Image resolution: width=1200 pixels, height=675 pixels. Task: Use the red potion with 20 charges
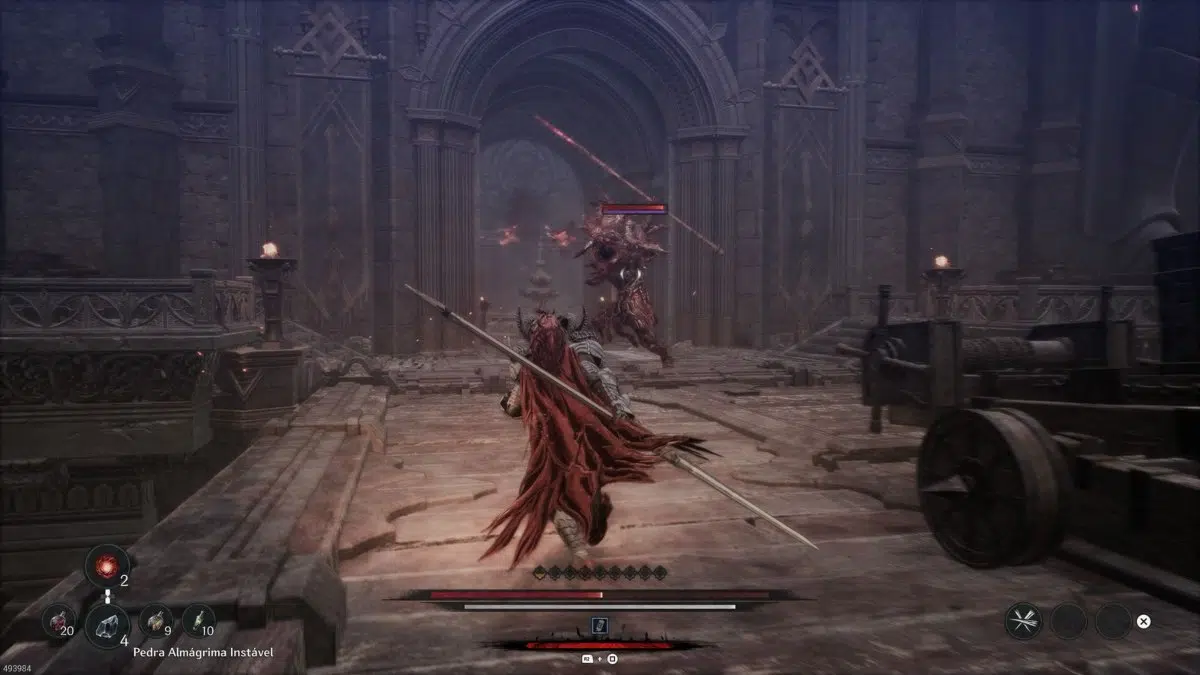[x=58, y=620]
